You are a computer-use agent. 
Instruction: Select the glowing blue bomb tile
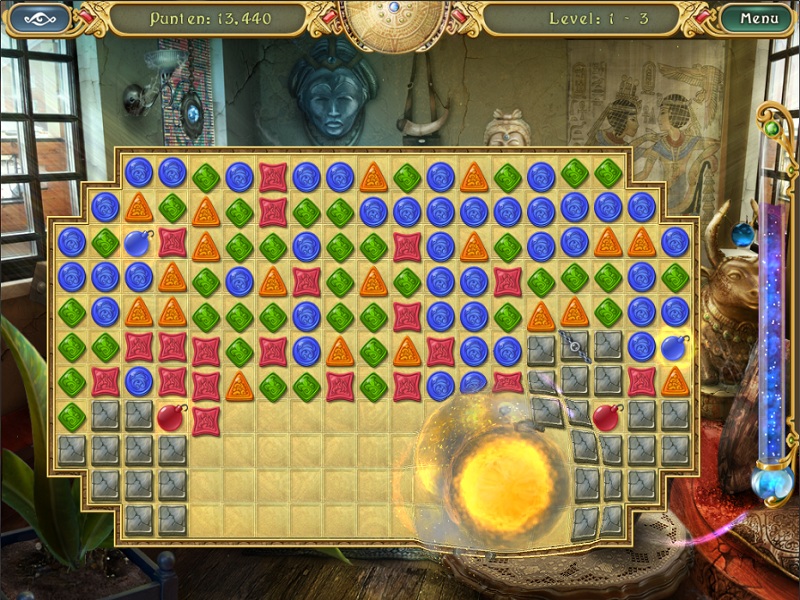tap(674, 347)
